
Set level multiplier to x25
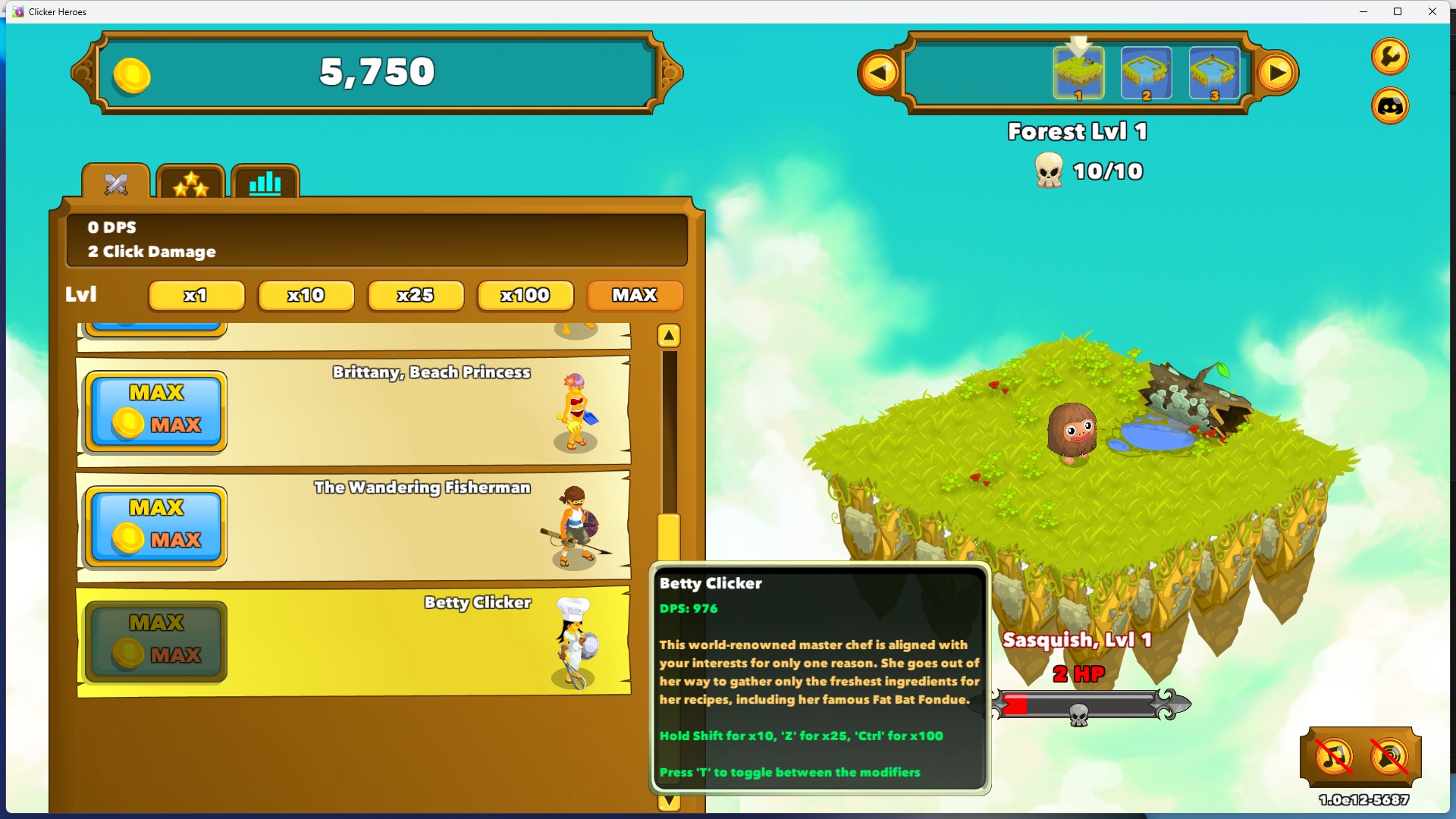415,295
